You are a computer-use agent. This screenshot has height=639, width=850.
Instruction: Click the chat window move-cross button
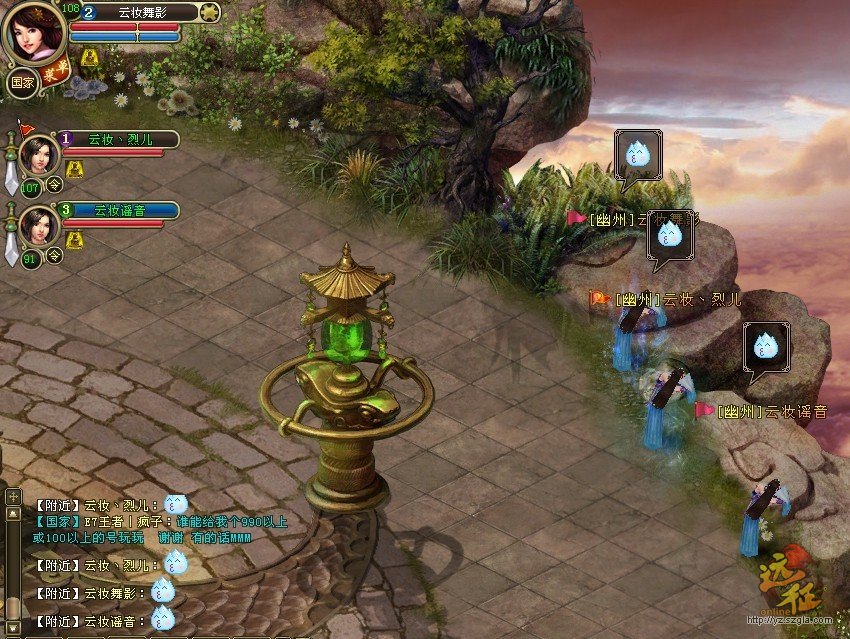(x=13, y=496)
